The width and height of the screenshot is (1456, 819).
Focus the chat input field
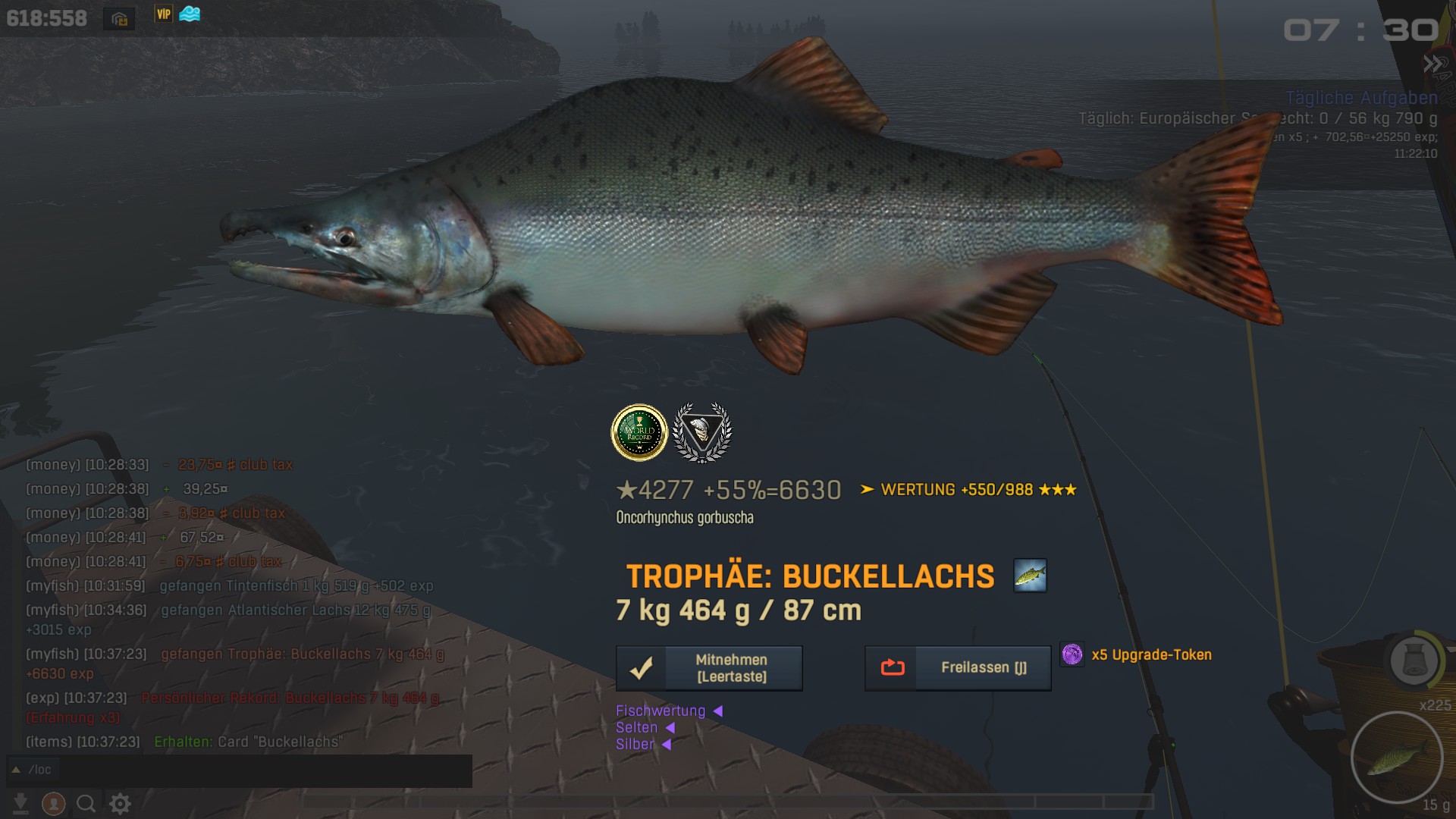click(x=250, y=770)
